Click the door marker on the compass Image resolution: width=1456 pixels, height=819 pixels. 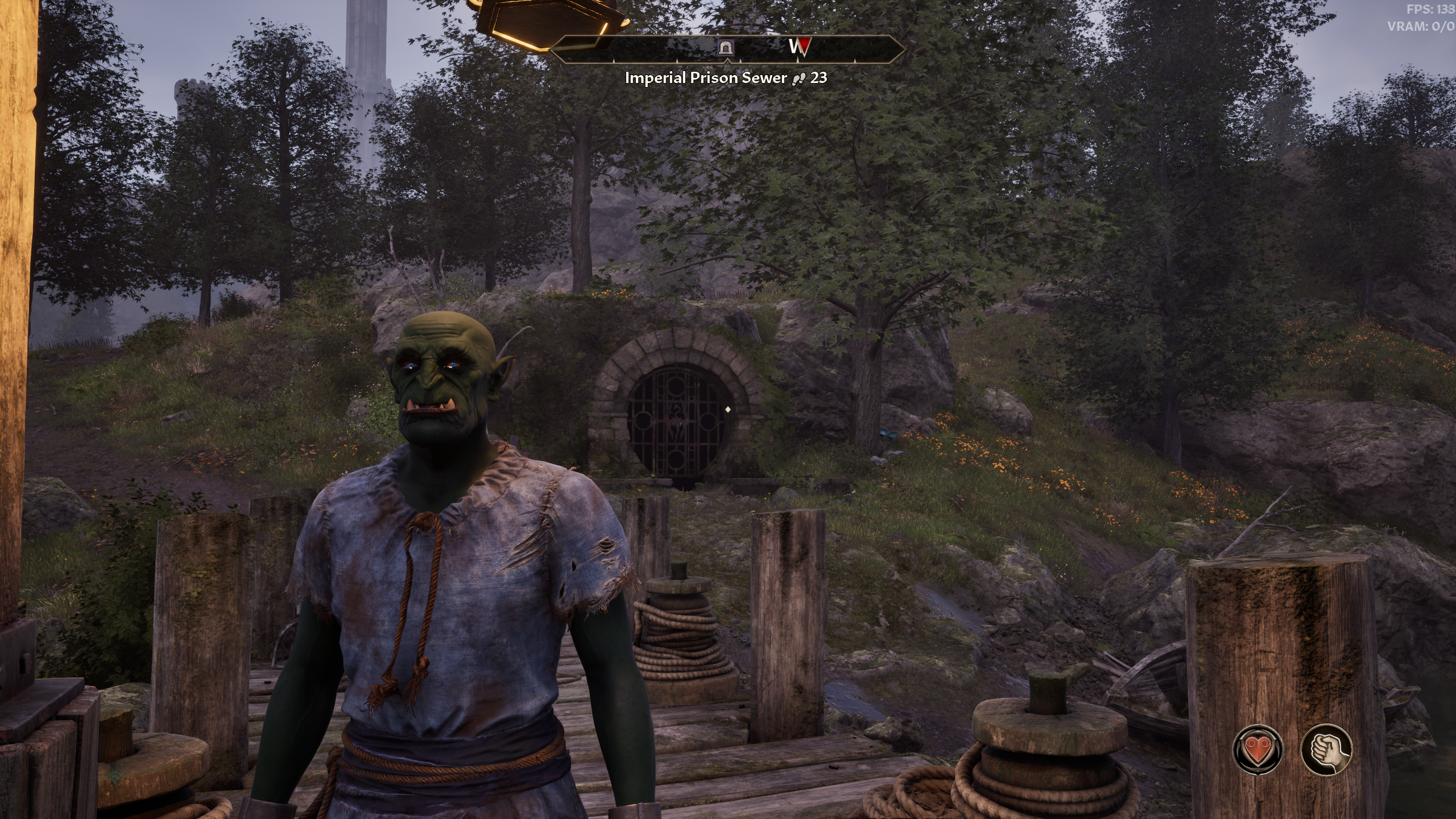(726, 48)
